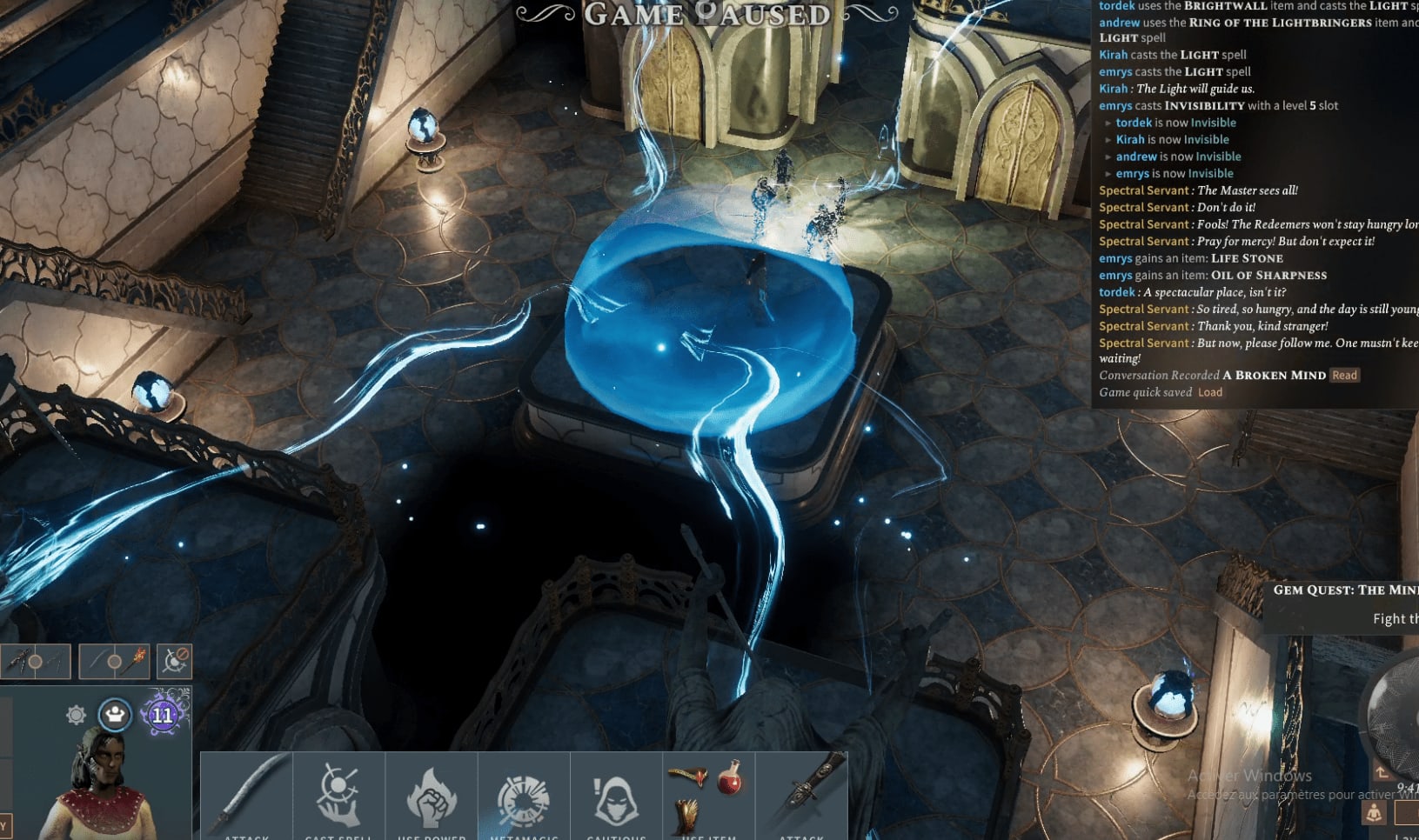Switch to the staff and torch weapon set
This screenshot has width=1419, height=840.
114,662
